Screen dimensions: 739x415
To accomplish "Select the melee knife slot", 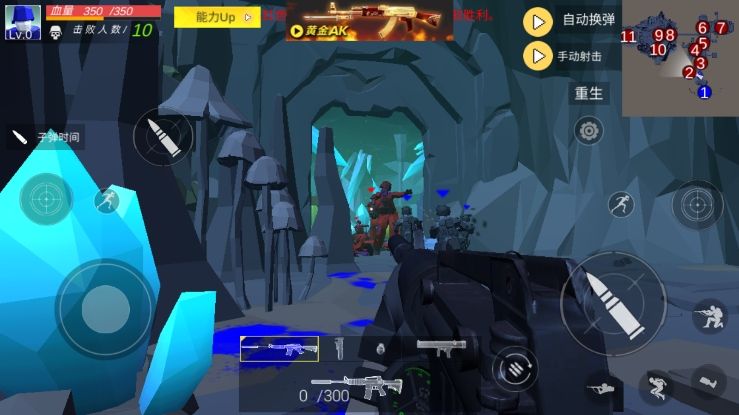I will (x=339, y=348).
